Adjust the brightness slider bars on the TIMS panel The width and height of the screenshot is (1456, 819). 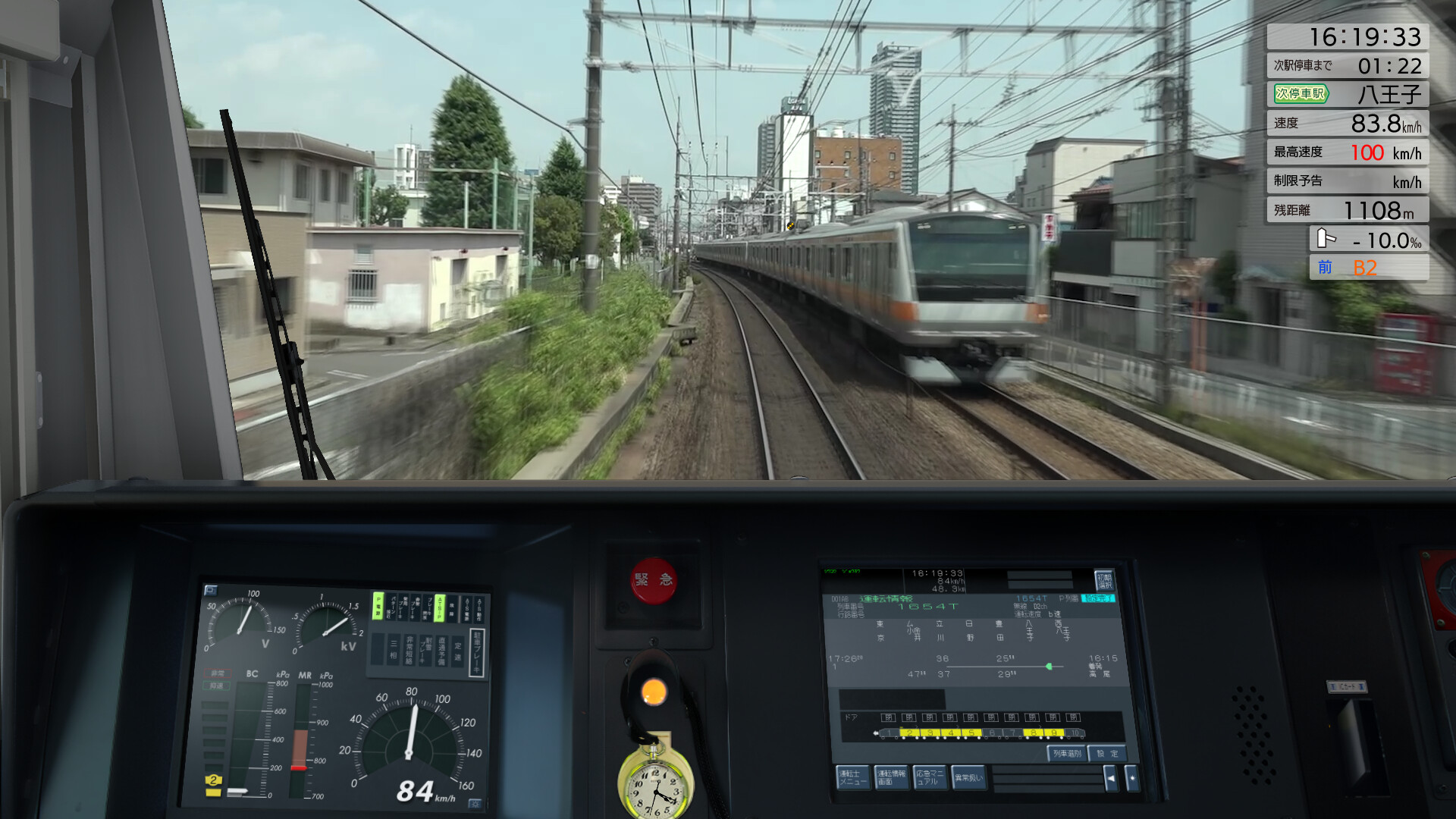tap(1048, 777)
